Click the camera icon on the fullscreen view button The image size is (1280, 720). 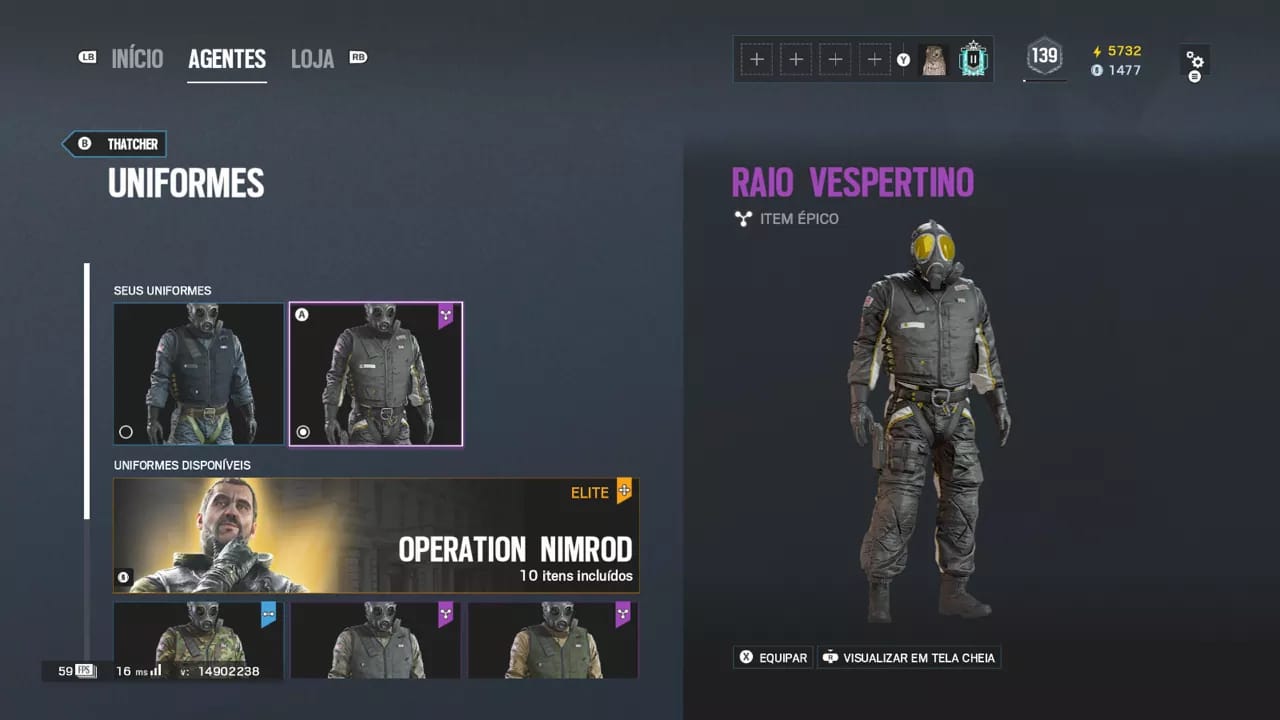tap(830, 657)
